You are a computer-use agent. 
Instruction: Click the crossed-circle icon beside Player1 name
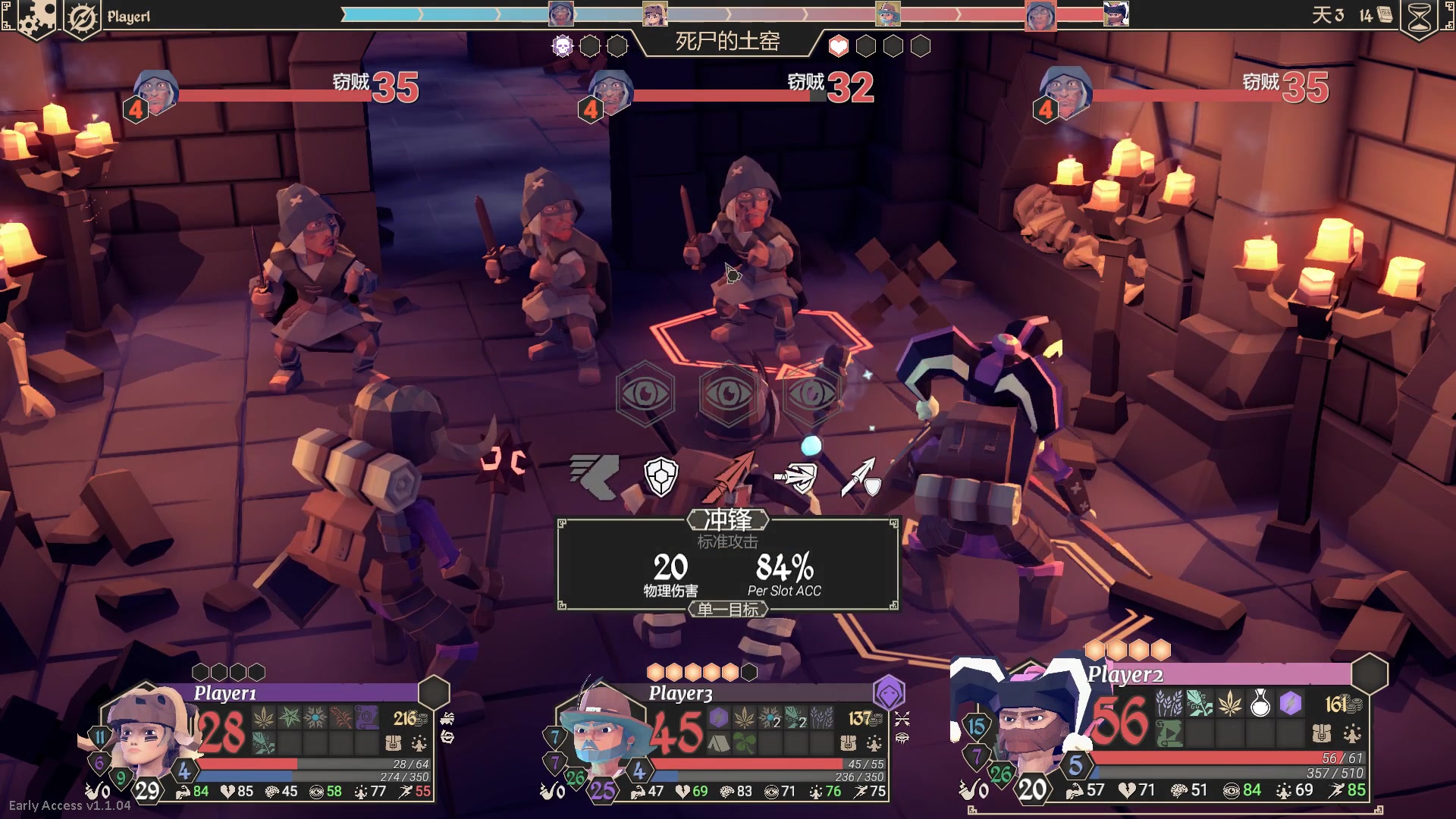click(82, 17)
